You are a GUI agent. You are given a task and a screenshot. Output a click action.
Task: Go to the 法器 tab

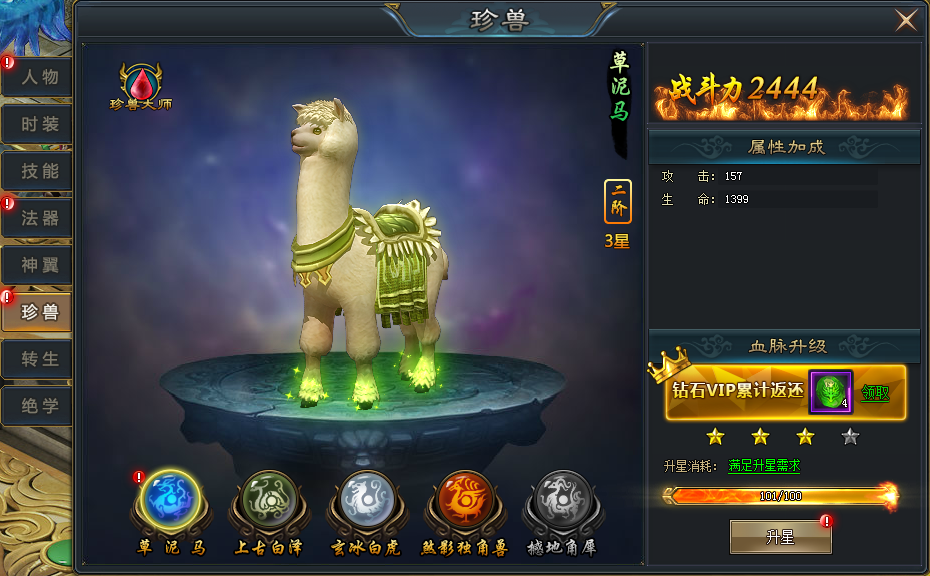pyautogui.click(x=38, y=218)
